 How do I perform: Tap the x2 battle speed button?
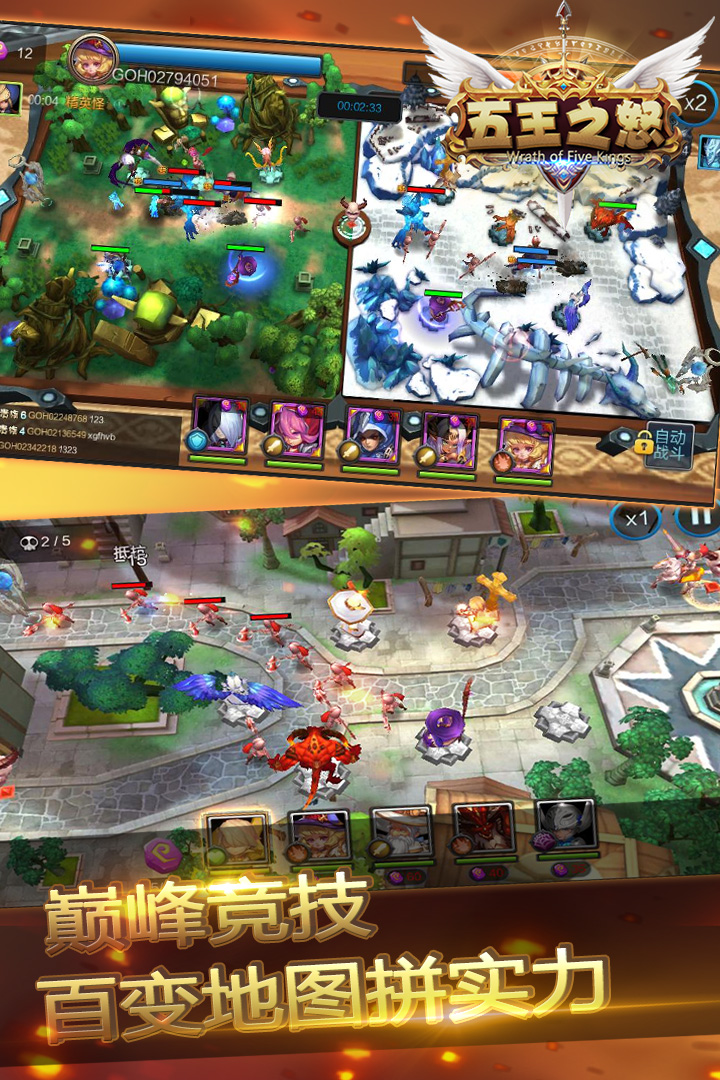(696, 103)
